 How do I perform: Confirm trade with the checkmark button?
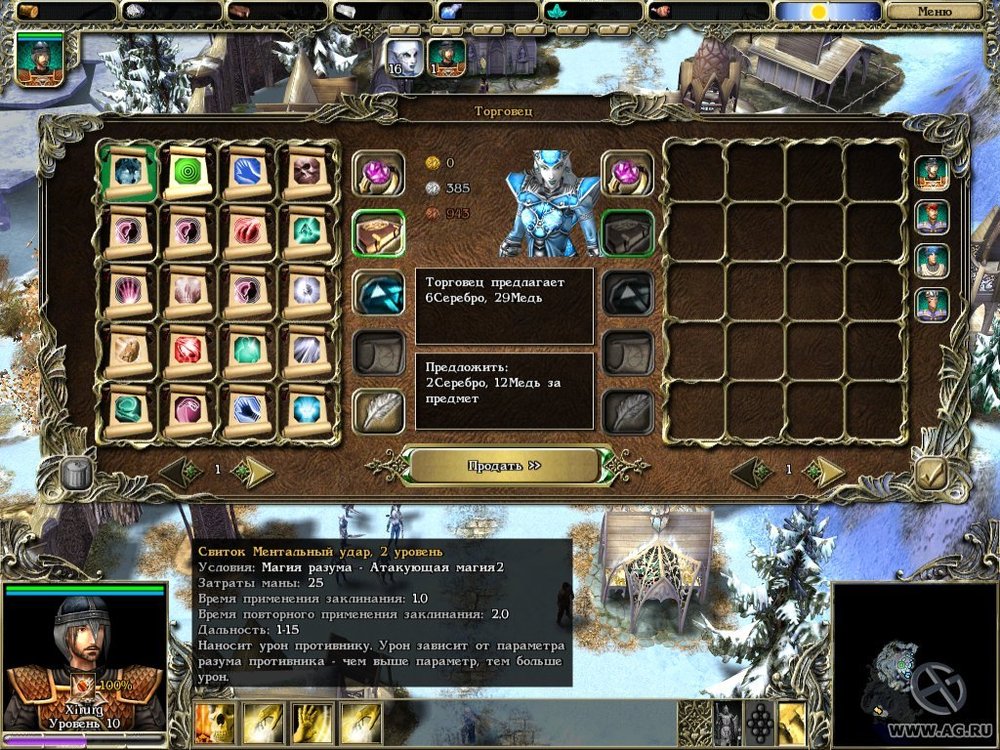click(931, 472)
